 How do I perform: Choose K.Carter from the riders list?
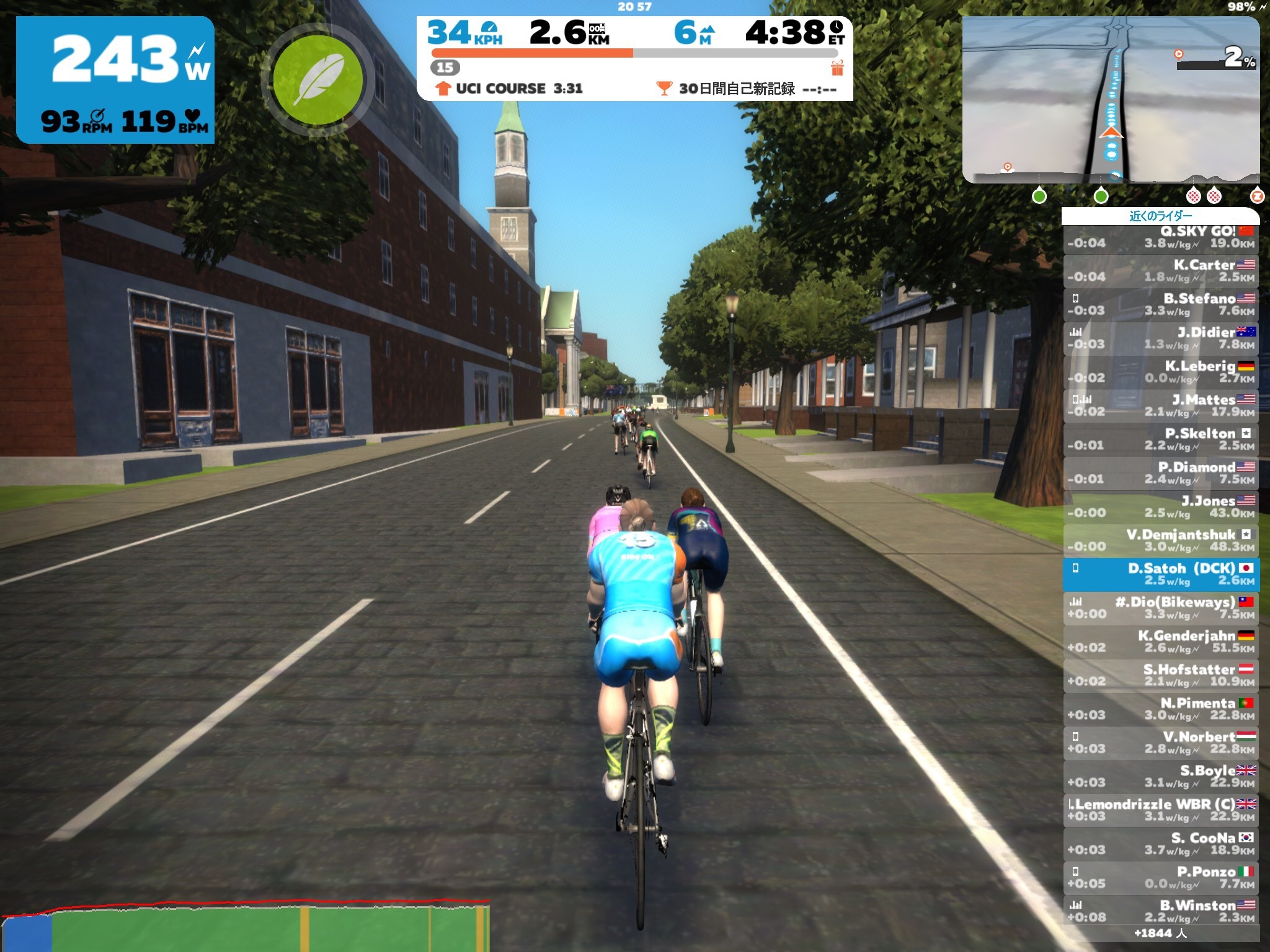pyautogui.click(x=1161, y=271)
